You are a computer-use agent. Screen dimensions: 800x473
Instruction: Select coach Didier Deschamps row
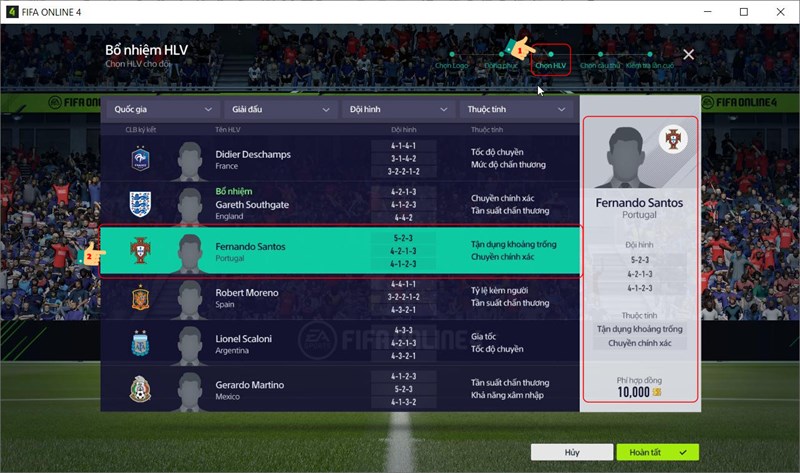[340, 159]
